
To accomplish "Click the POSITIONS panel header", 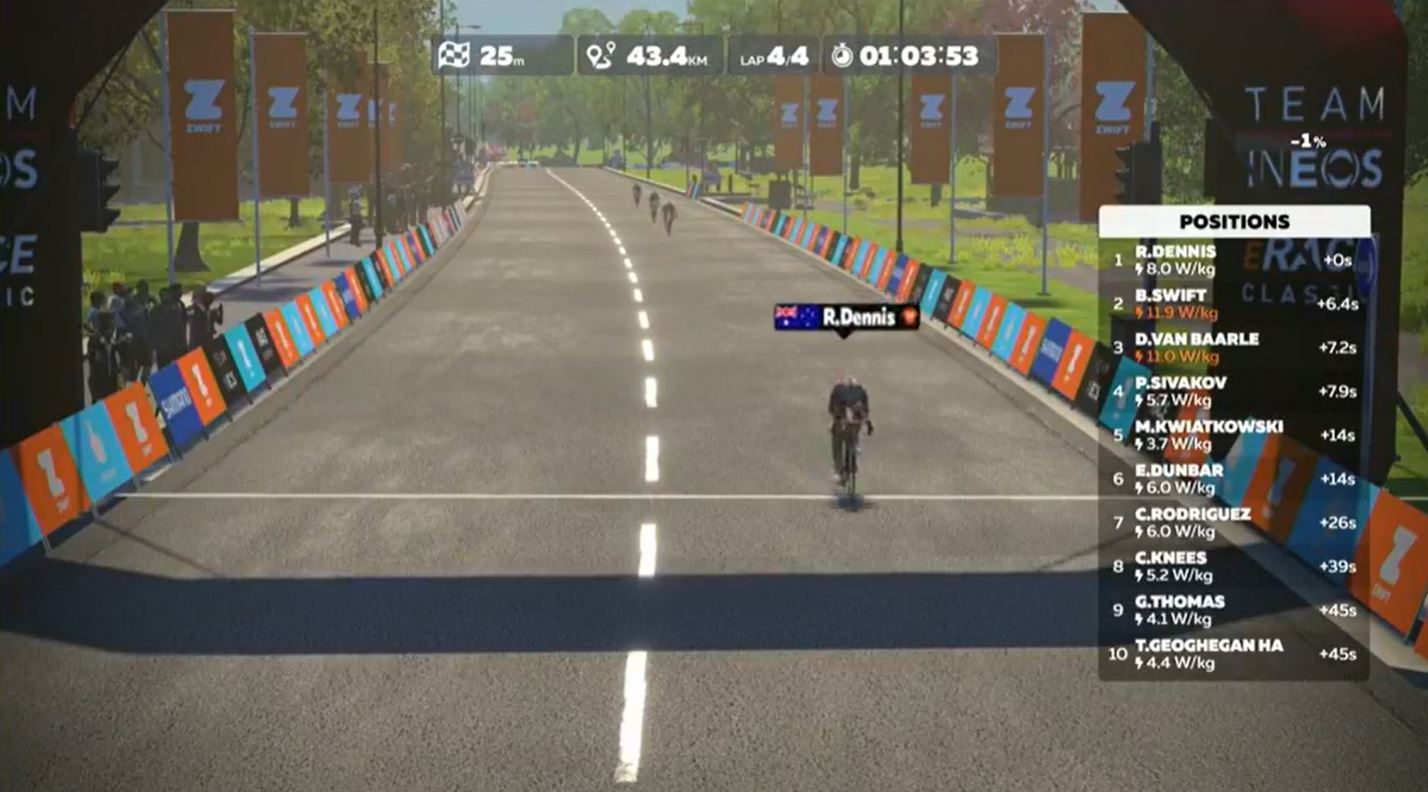I will [1234, 222].
